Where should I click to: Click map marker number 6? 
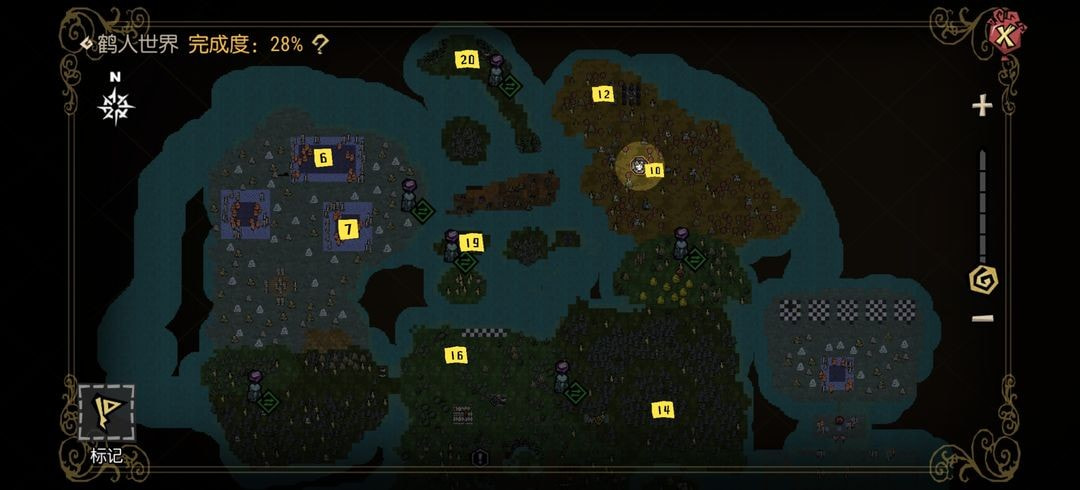pos(322,157)
